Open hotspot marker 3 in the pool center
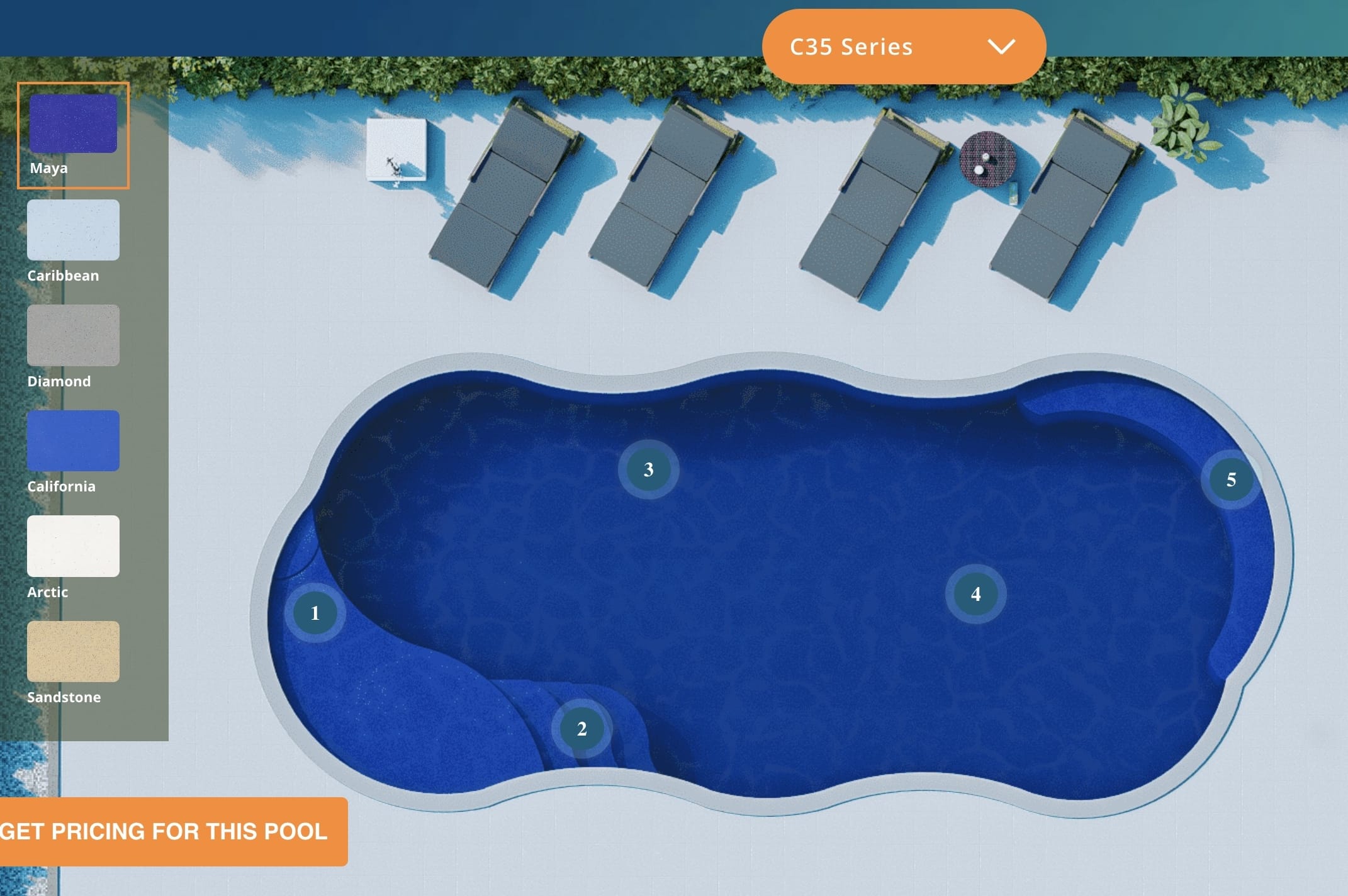The width and height of the screenshot is (1348, 896). pos(648,468)
